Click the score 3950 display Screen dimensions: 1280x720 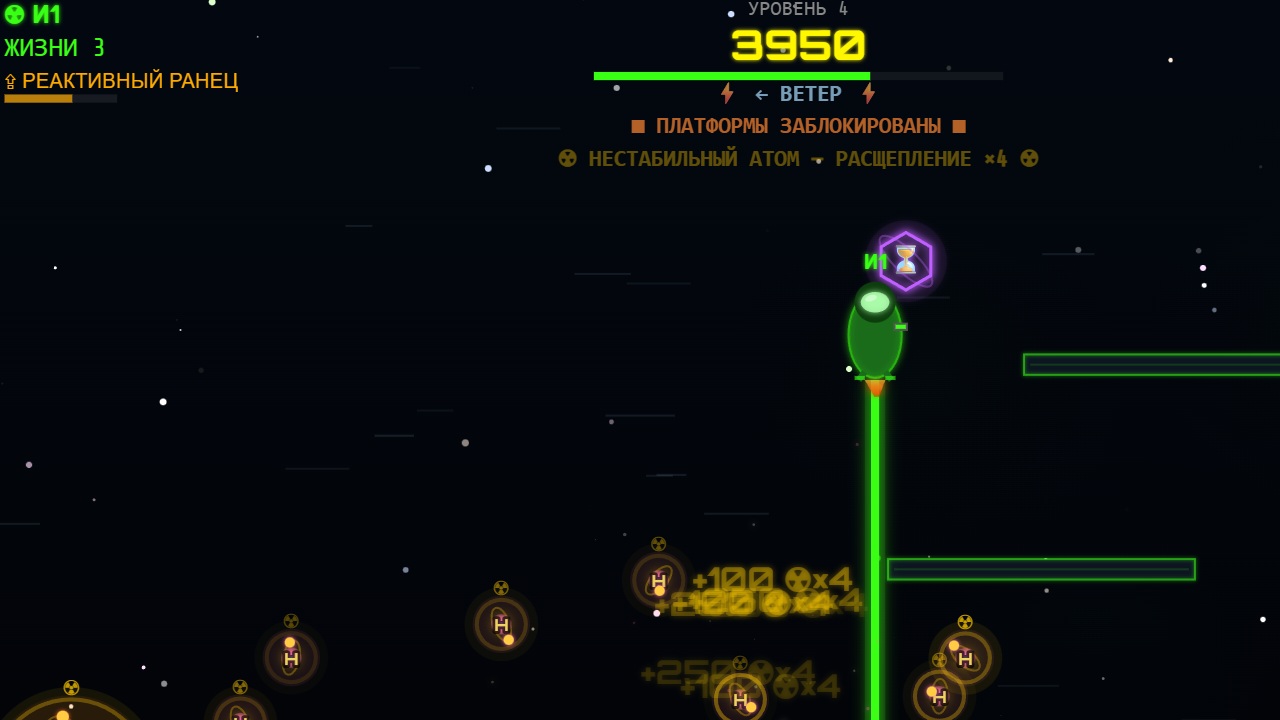797,44
